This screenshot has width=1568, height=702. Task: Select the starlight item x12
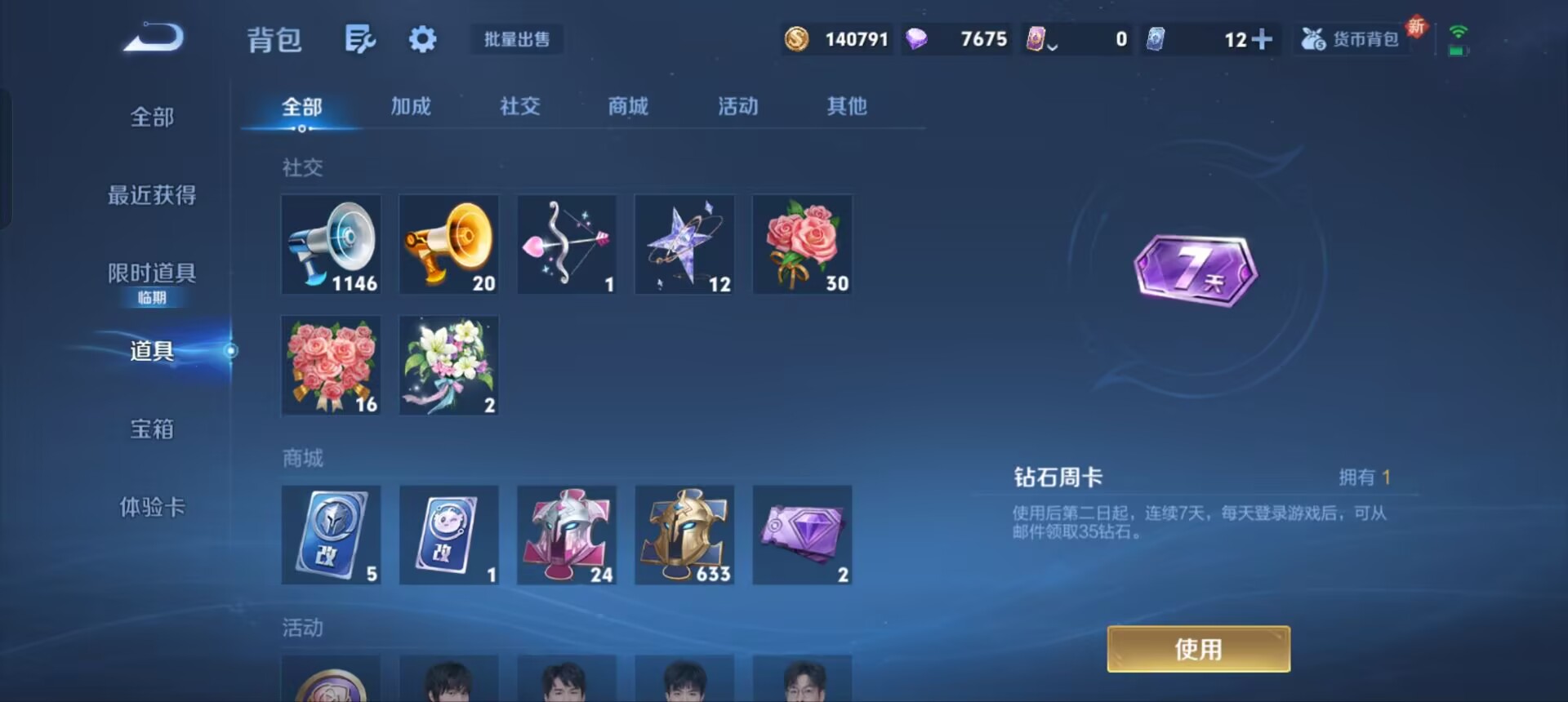[x=684, y=244]
